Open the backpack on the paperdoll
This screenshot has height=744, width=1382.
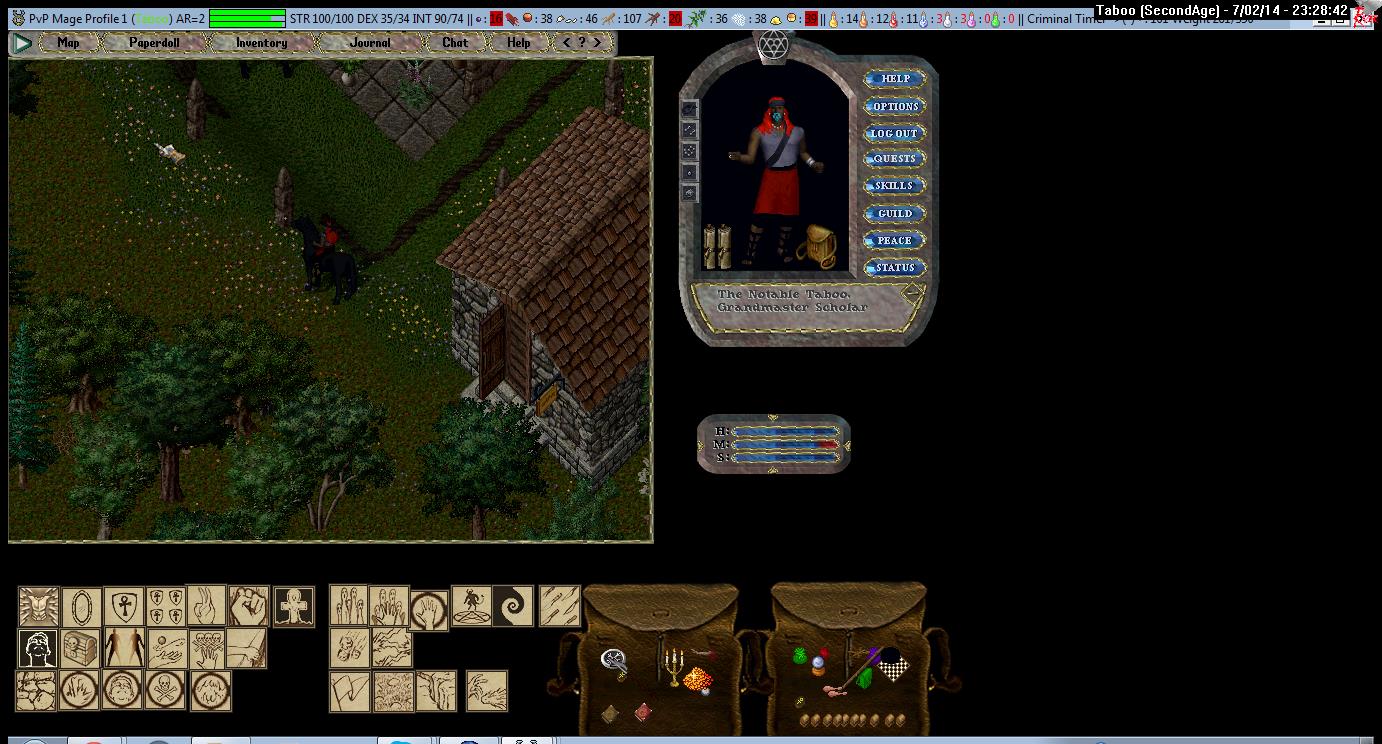point(817,246)
